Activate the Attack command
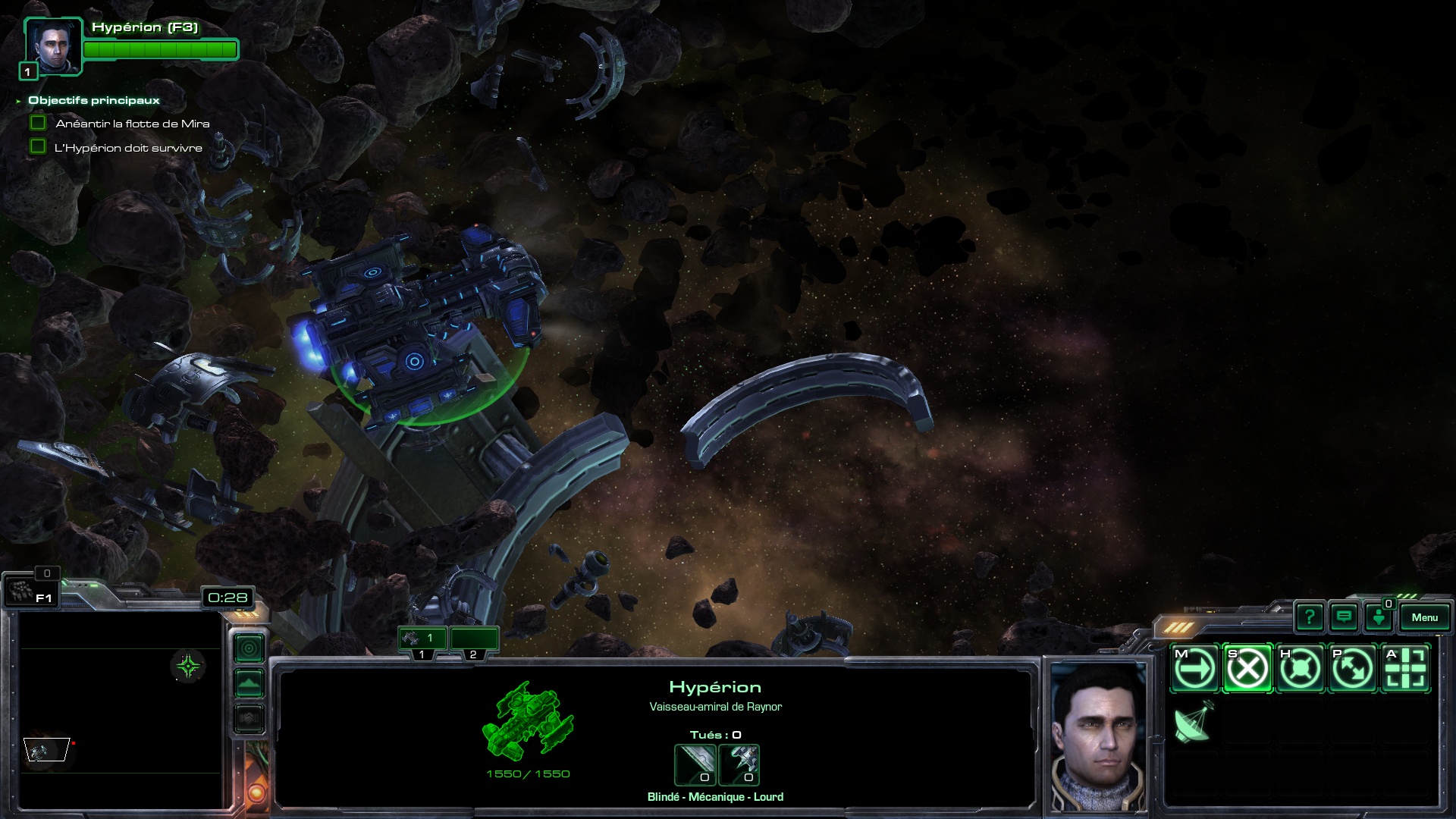This screenshot has width=1456, height=819. click(1405, 669)
